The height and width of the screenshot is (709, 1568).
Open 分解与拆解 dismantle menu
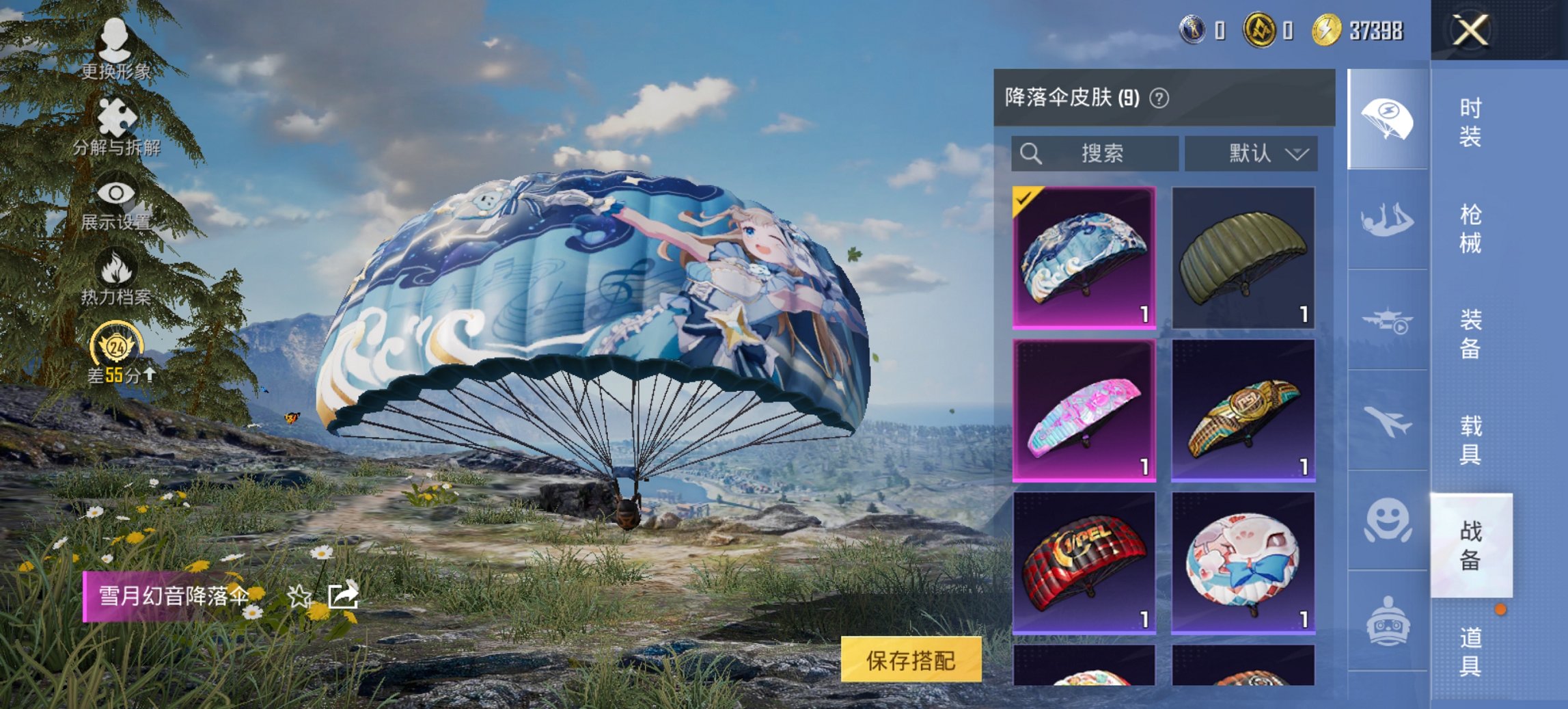[x=116, y=126]
